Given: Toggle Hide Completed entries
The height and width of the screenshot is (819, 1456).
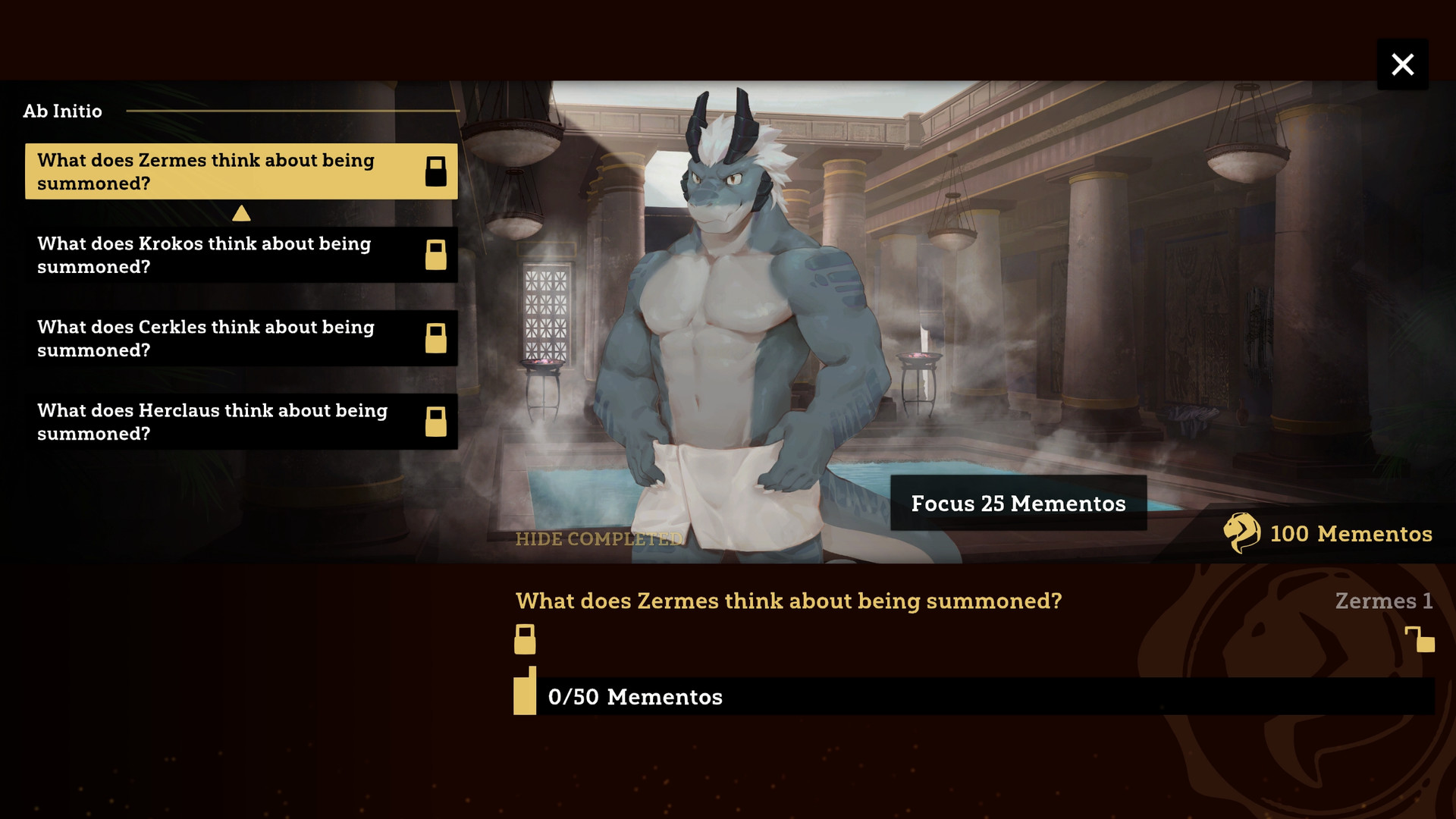Looking at the screenshot, I should pyautogui.click(x=598, y=539).
